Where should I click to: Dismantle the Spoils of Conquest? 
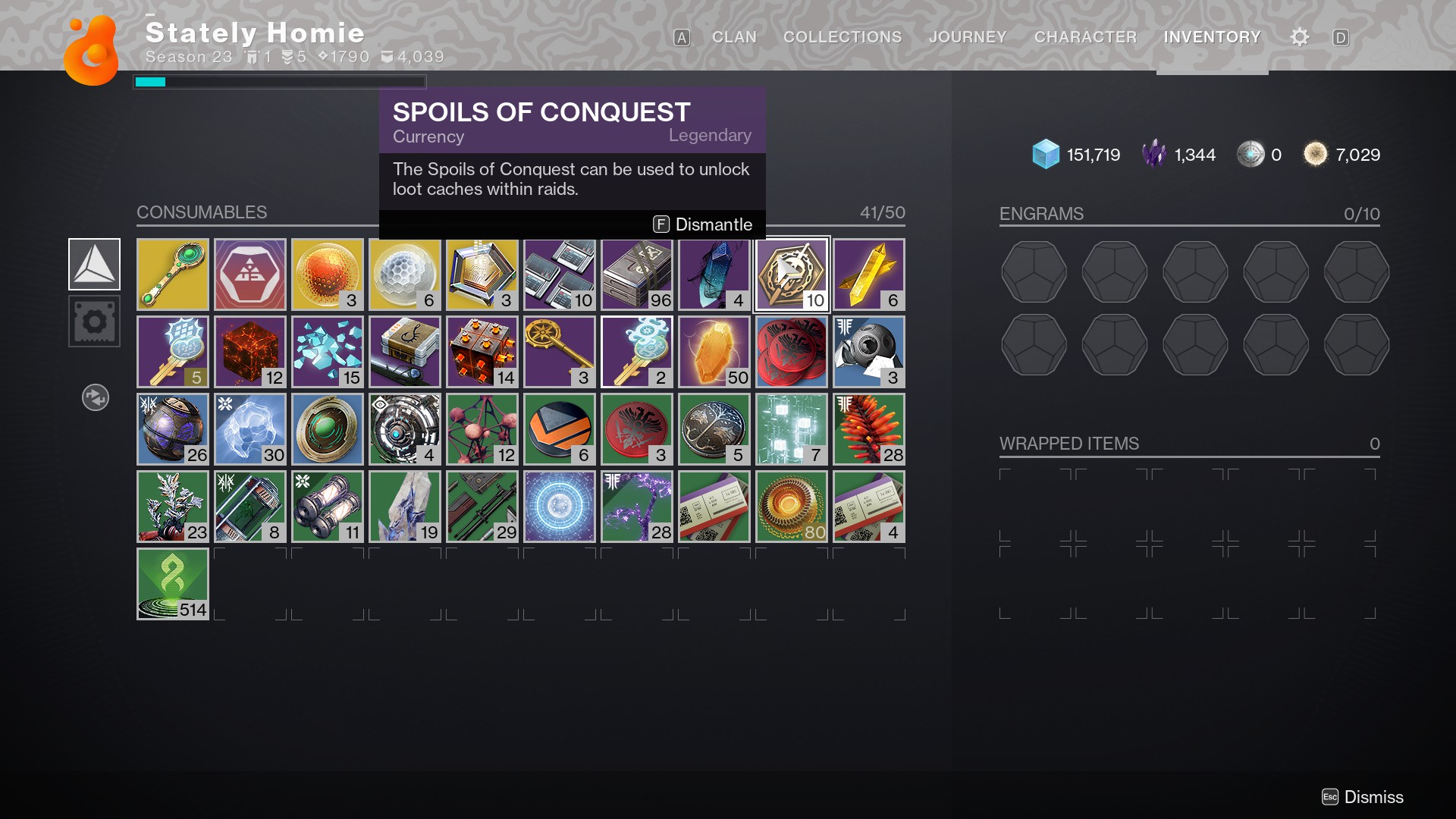tap(704, 224)
